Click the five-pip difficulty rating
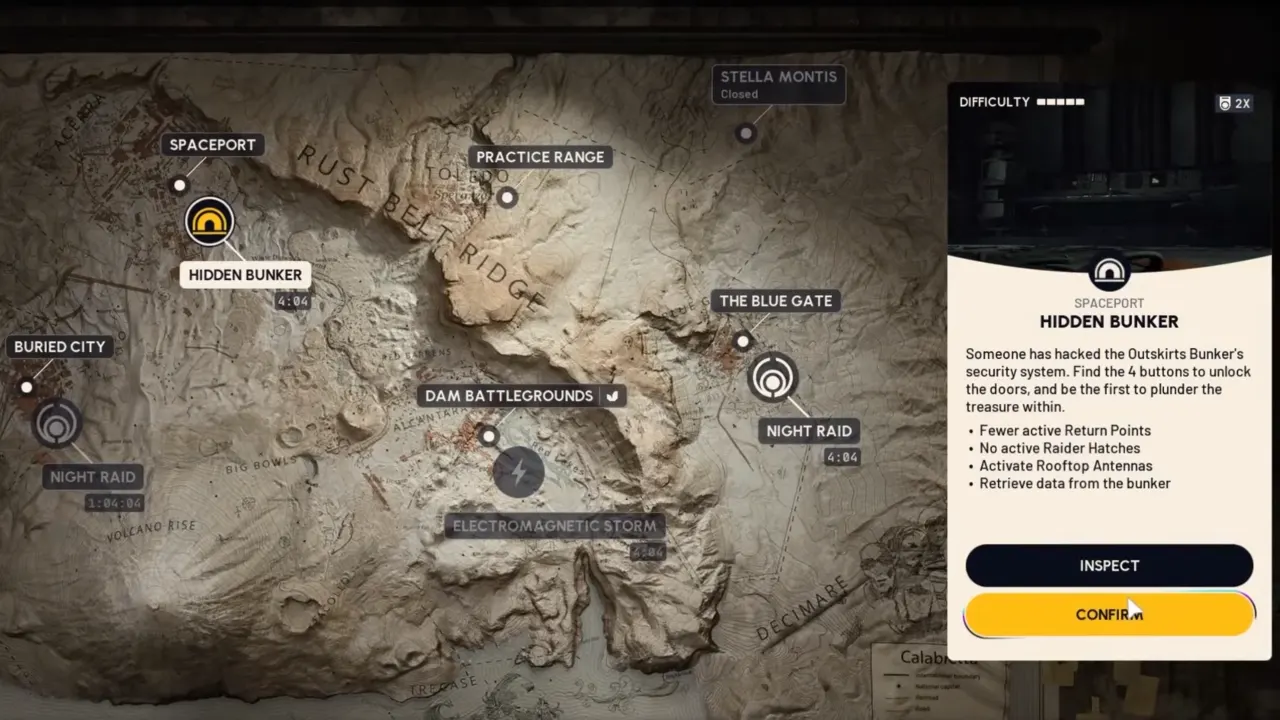The image size is (1280, 720). 1060,101
